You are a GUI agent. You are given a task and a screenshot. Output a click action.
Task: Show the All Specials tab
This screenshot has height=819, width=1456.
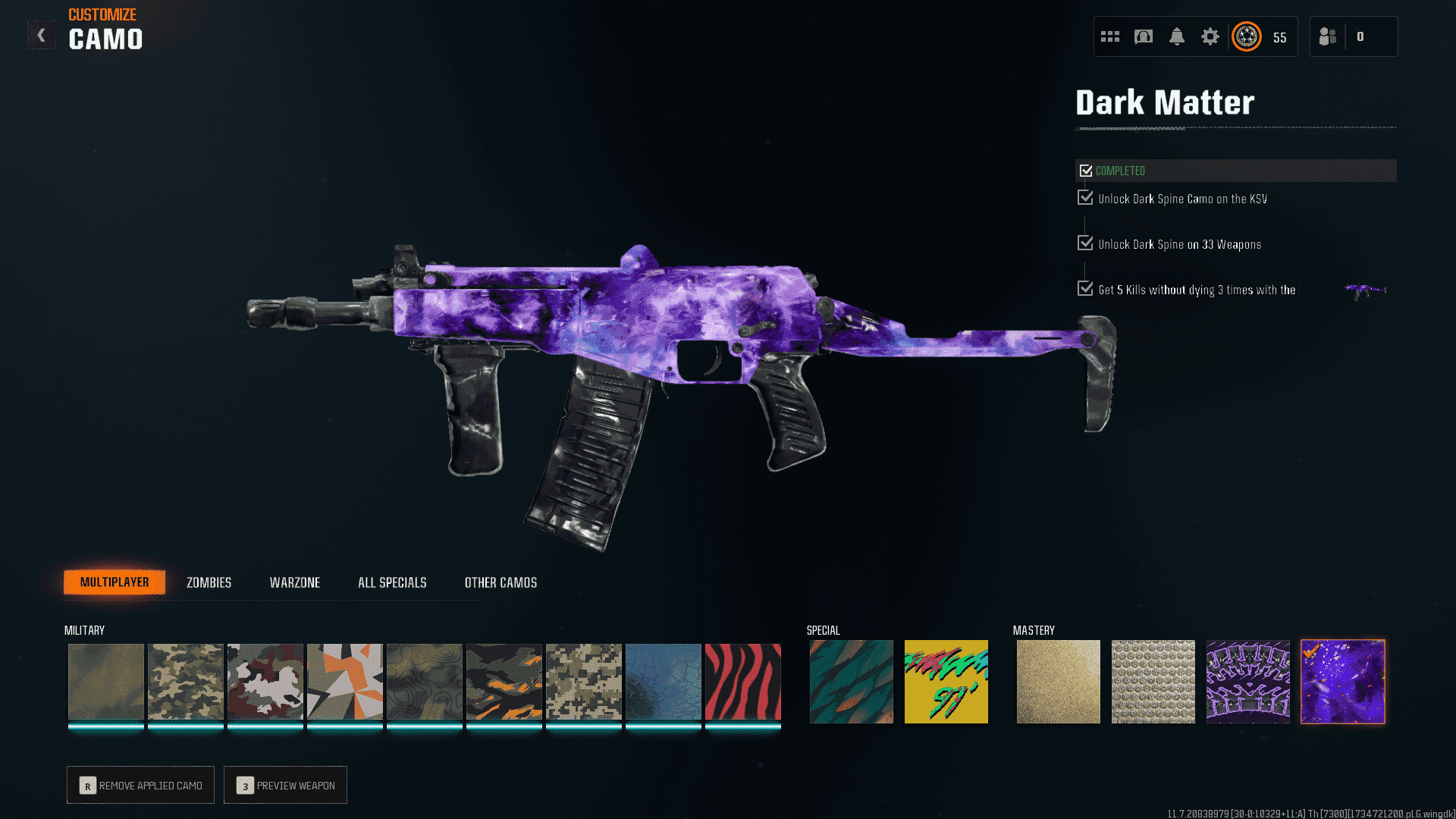[x=392, y=582]
